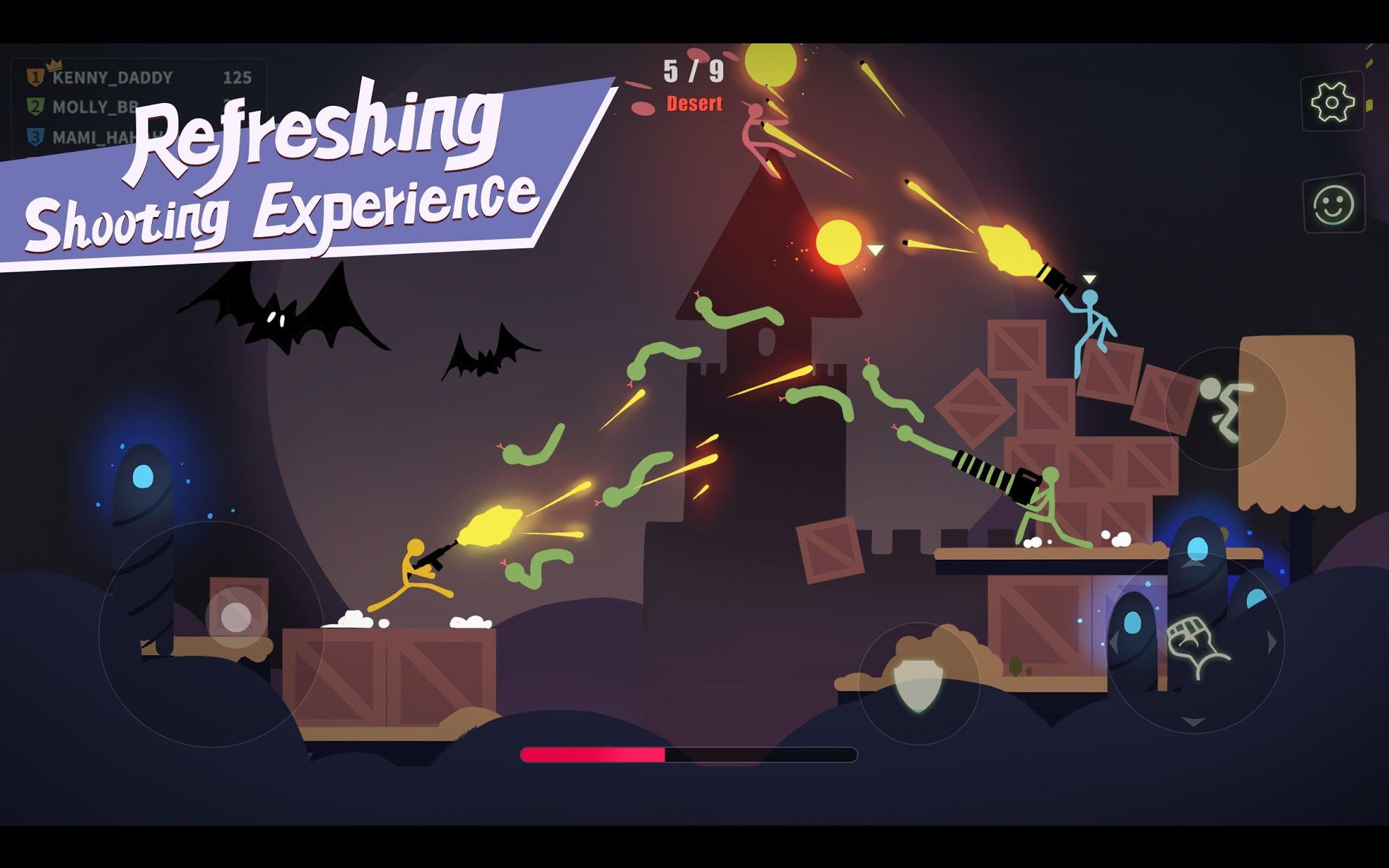1389x868 pixels.
Task: Open the gear settings menu
Action: pyautogui.click(x=1332, y=103)
